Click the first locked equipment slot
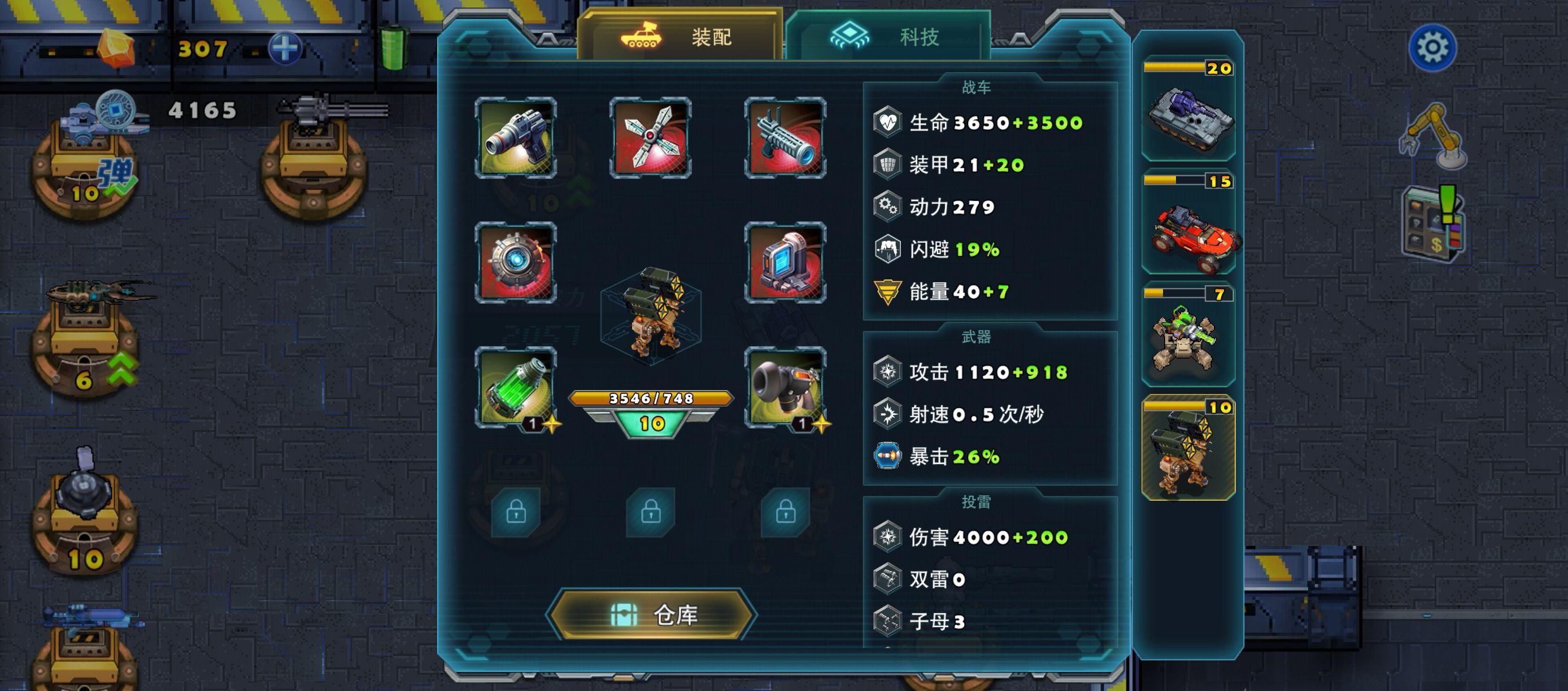This screenshot has width=1568, height=691. tap(516, 513)
